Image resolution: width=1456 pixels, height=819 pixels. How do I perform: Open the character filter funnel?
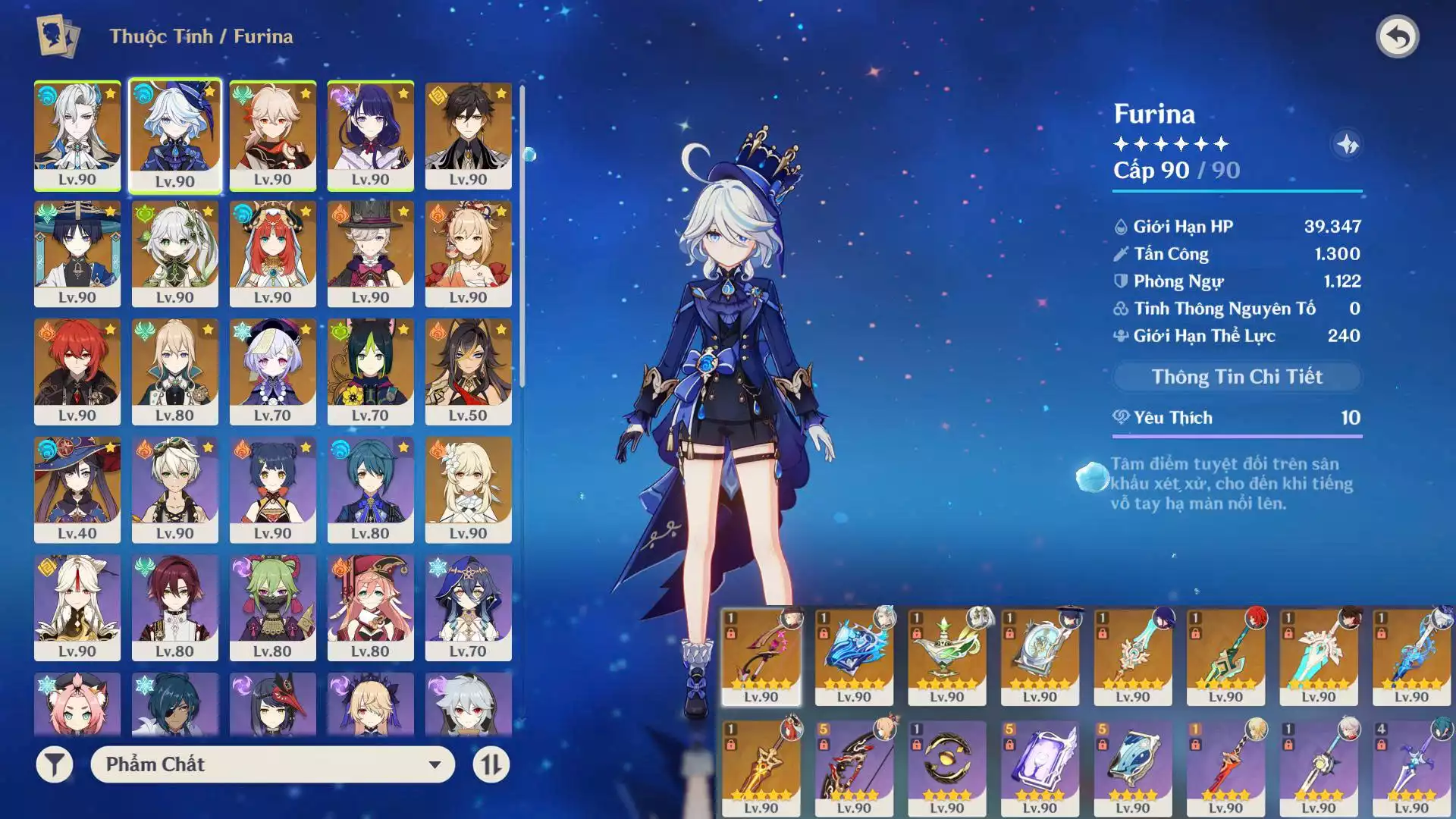[x=55, y=764]
